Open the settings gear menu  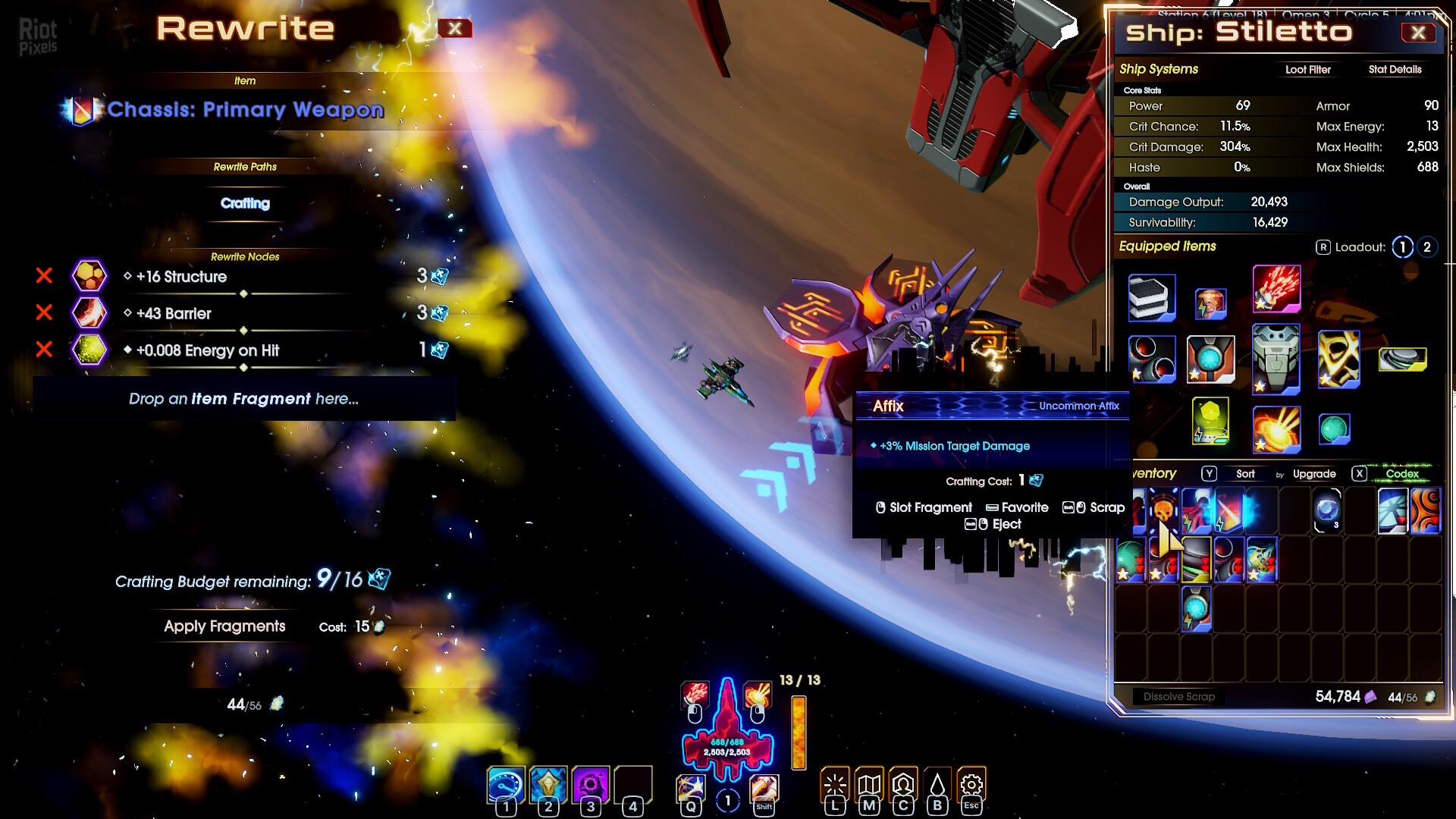(x=971, y=786)
